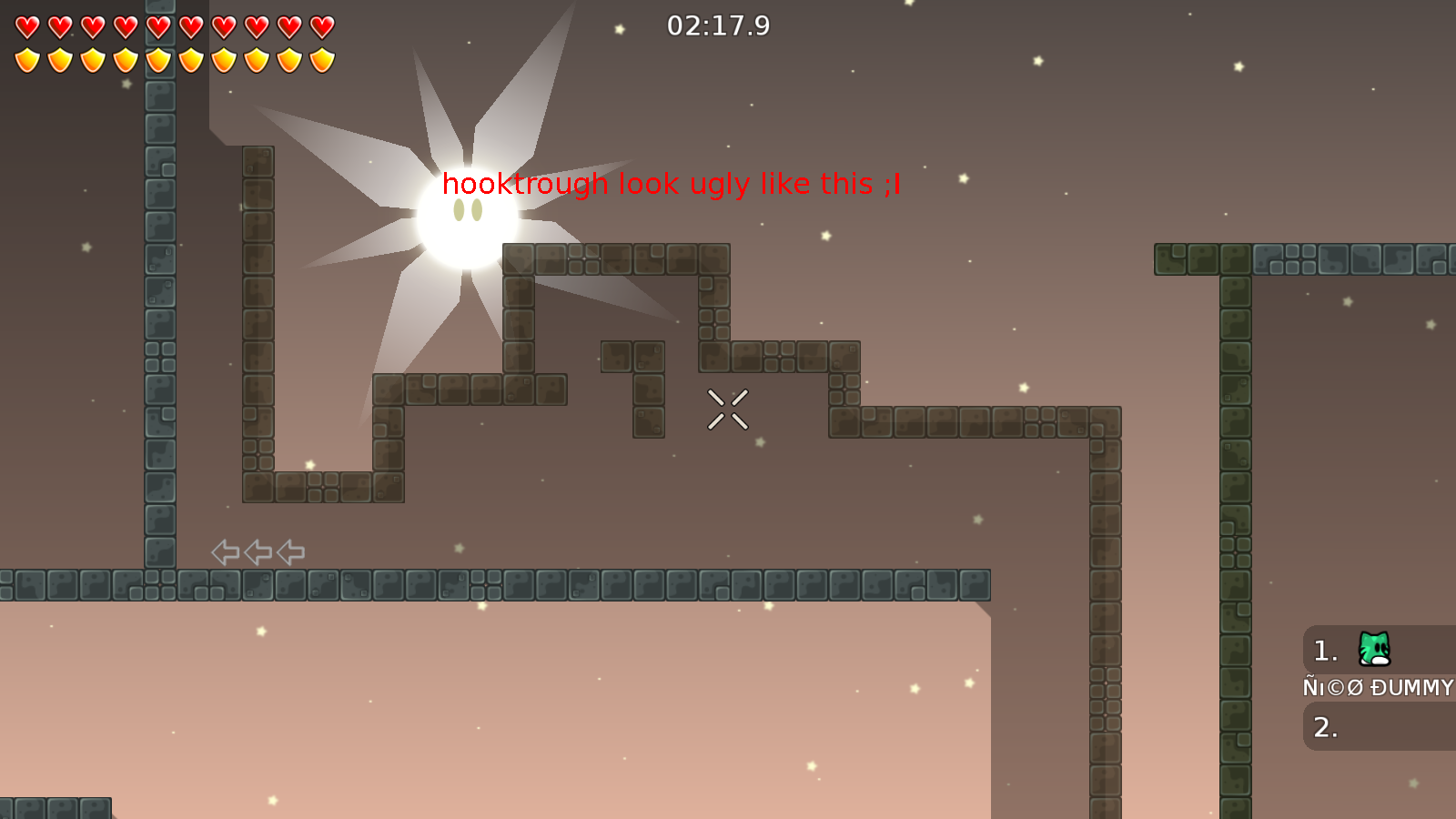The width and height of the screenshot is (1456, 819).
Task: Click the first golden shield armor icon
Action: (x=26, y=58)
